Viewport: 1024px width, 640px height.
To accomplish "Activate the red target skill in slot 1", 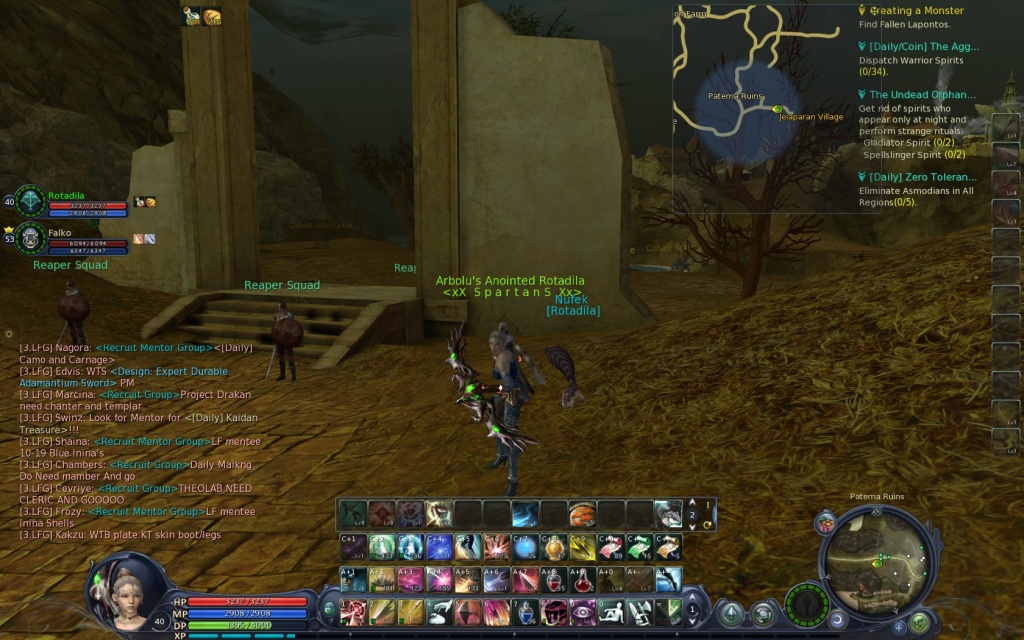I will click(x=352, y=610).
